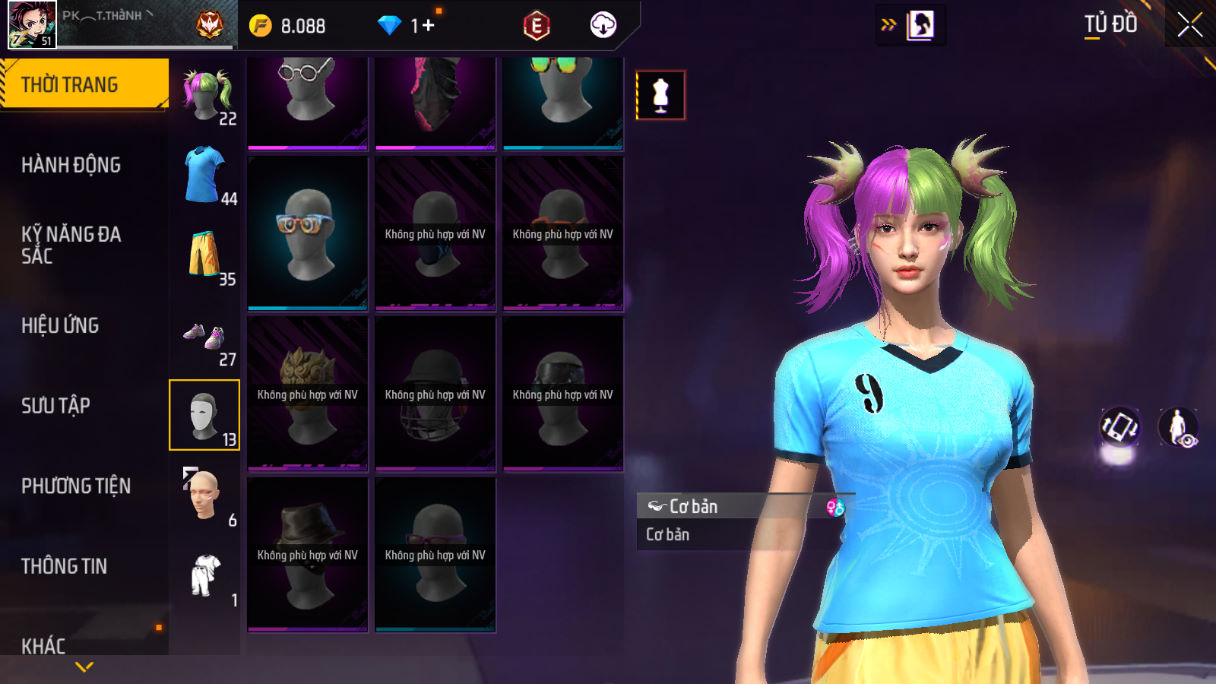Select the white mask subcategory
Screen dimensions: 1216x684
204,415
